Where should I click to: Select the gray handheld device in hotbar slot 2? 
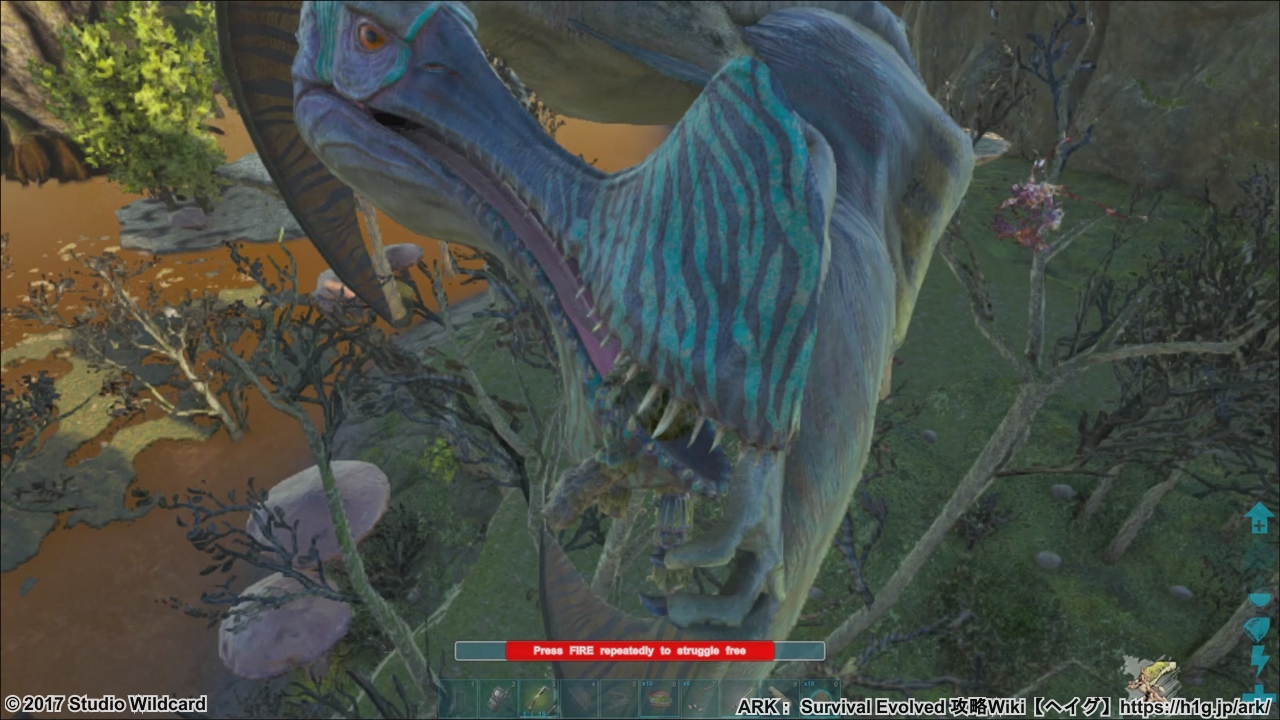(499, 698)
